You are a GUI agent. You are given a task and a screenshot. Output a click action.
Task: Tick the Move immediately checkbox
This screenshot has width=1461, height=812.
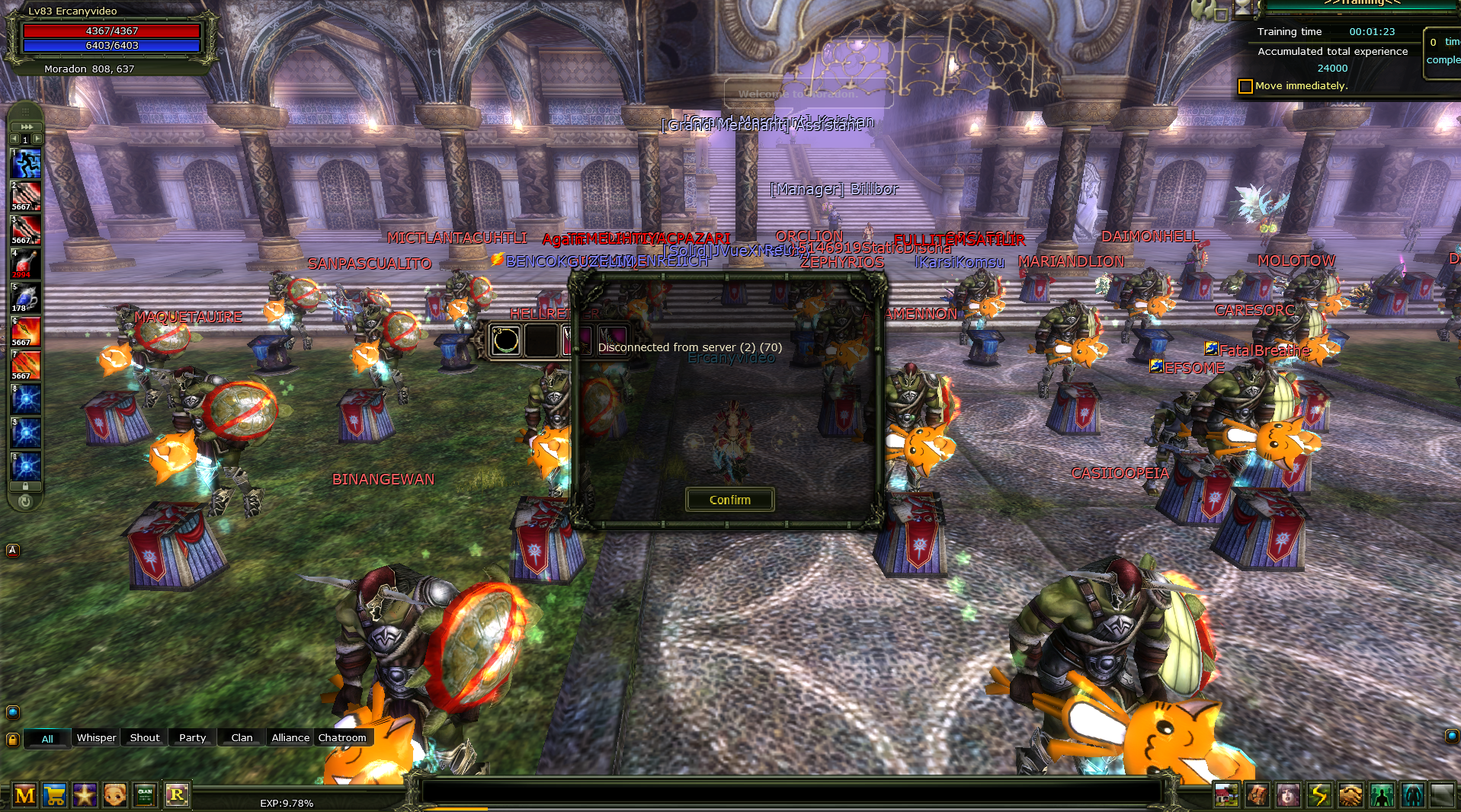[x=1245, y=86]
